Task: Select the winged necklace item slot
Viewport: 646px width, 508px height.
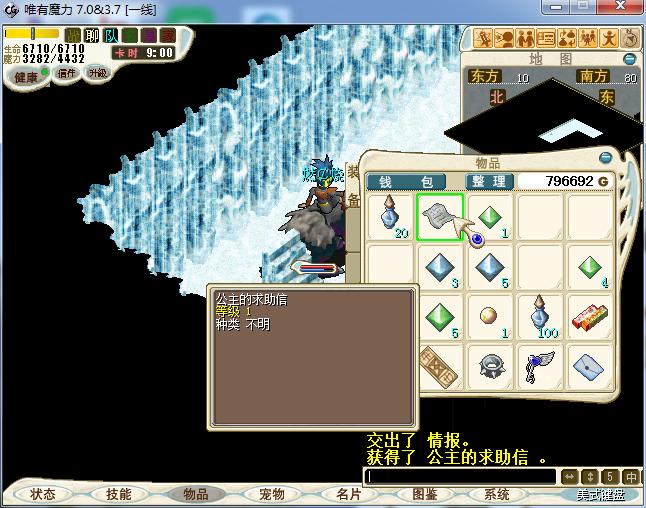Action: click(x=540, y=367)
